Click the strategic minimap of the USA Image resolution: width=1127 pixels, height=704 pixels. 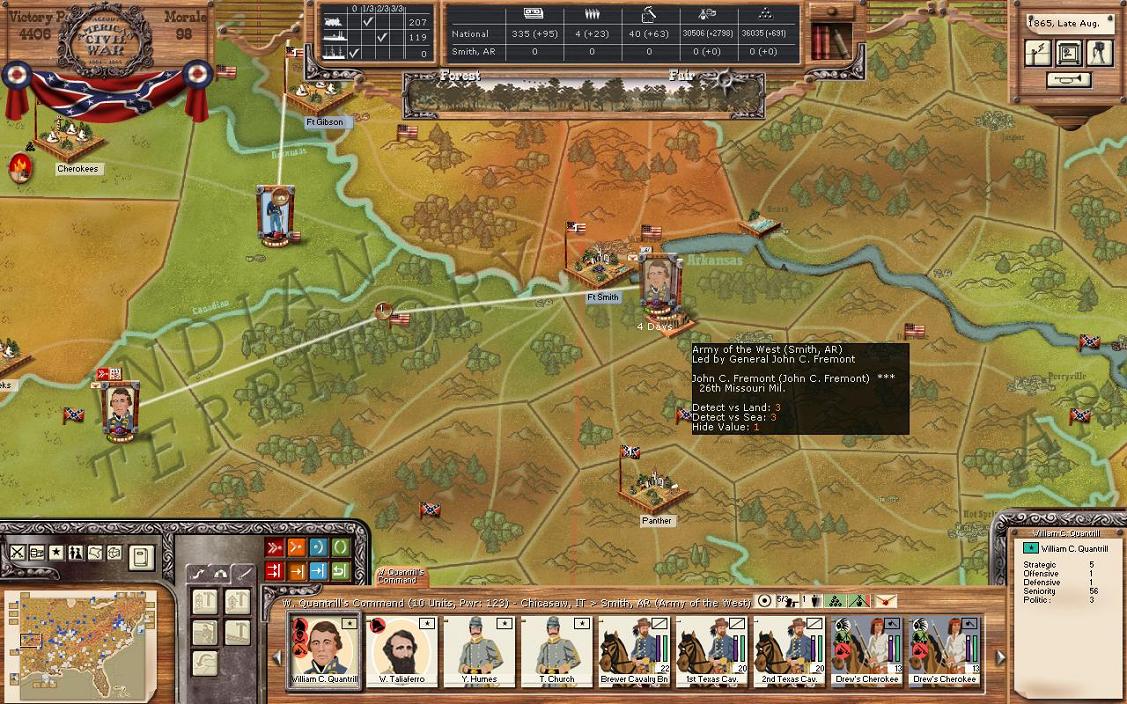pos(80,641)
